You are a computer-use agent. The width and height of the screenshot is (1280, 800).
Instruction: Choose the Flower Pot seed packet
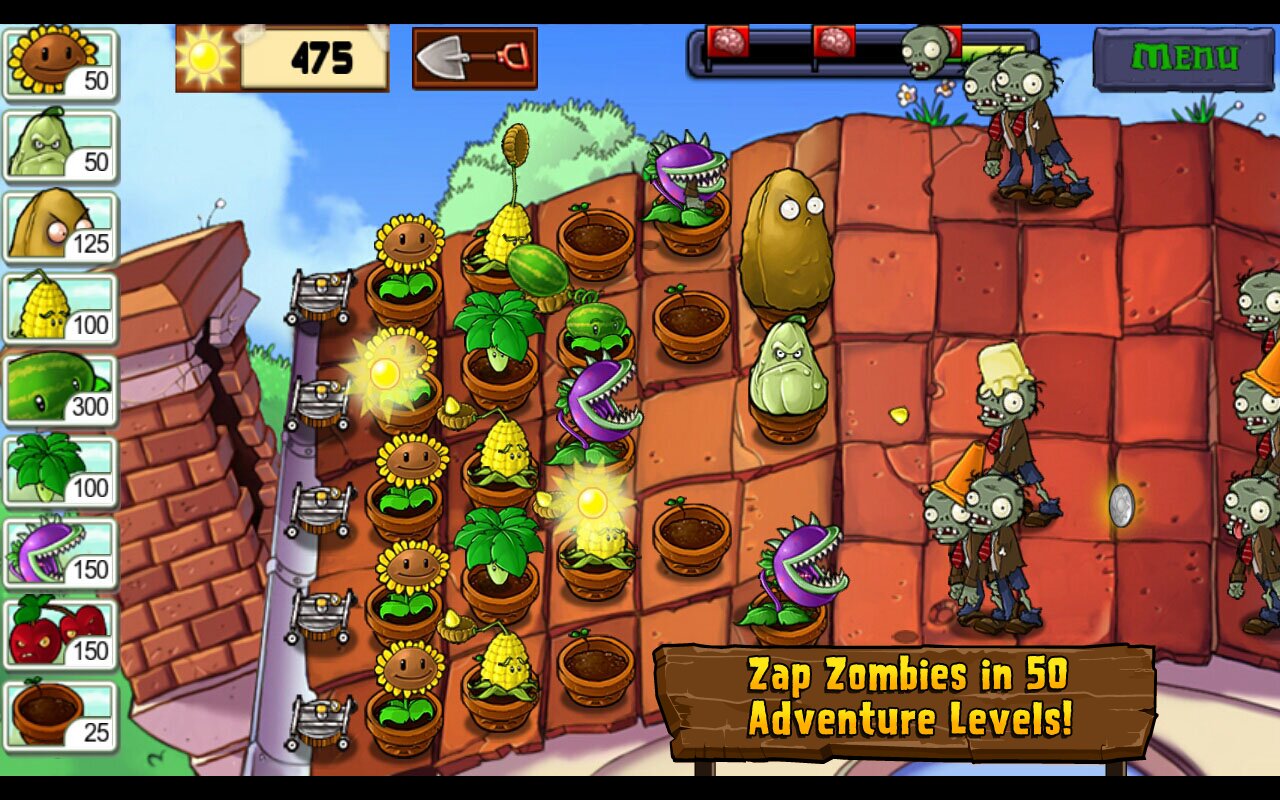[x=60, y=716]
